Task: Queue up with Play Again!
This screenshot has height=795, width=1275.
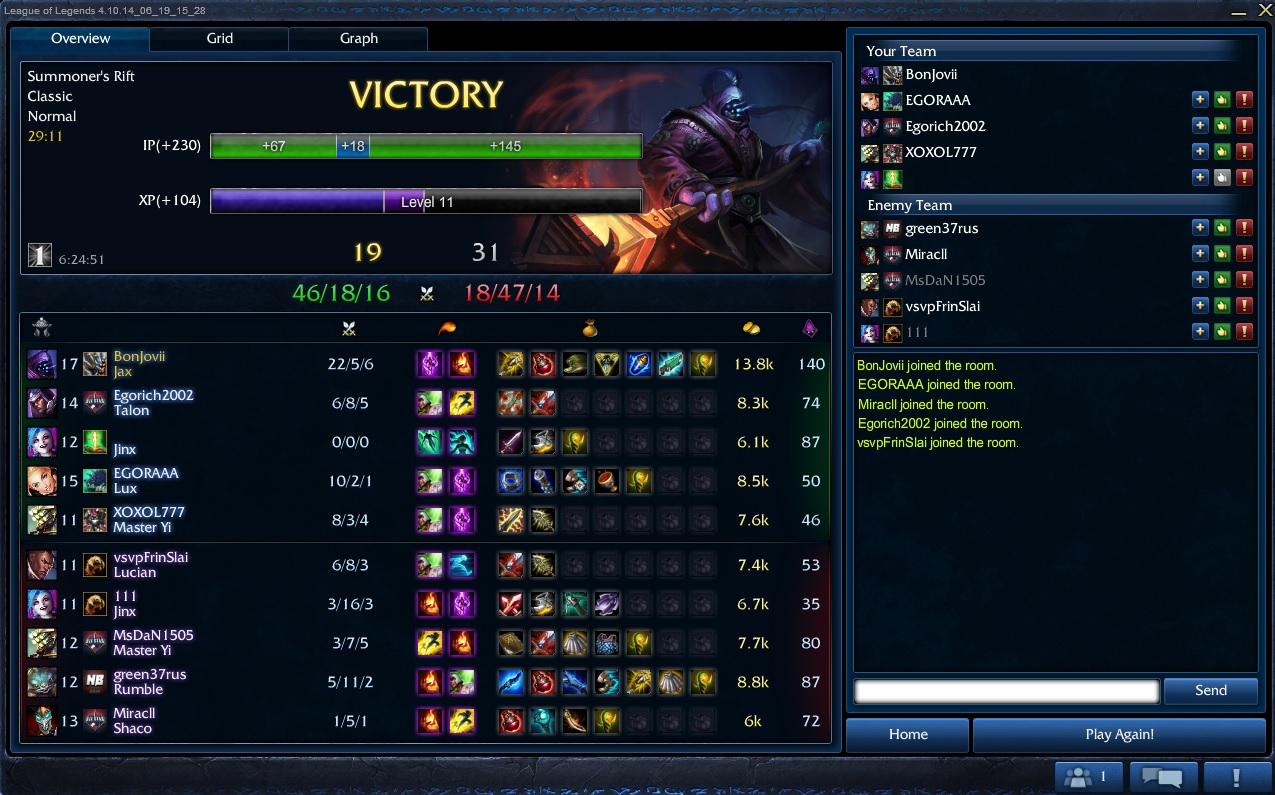Action: [1119, 734]
